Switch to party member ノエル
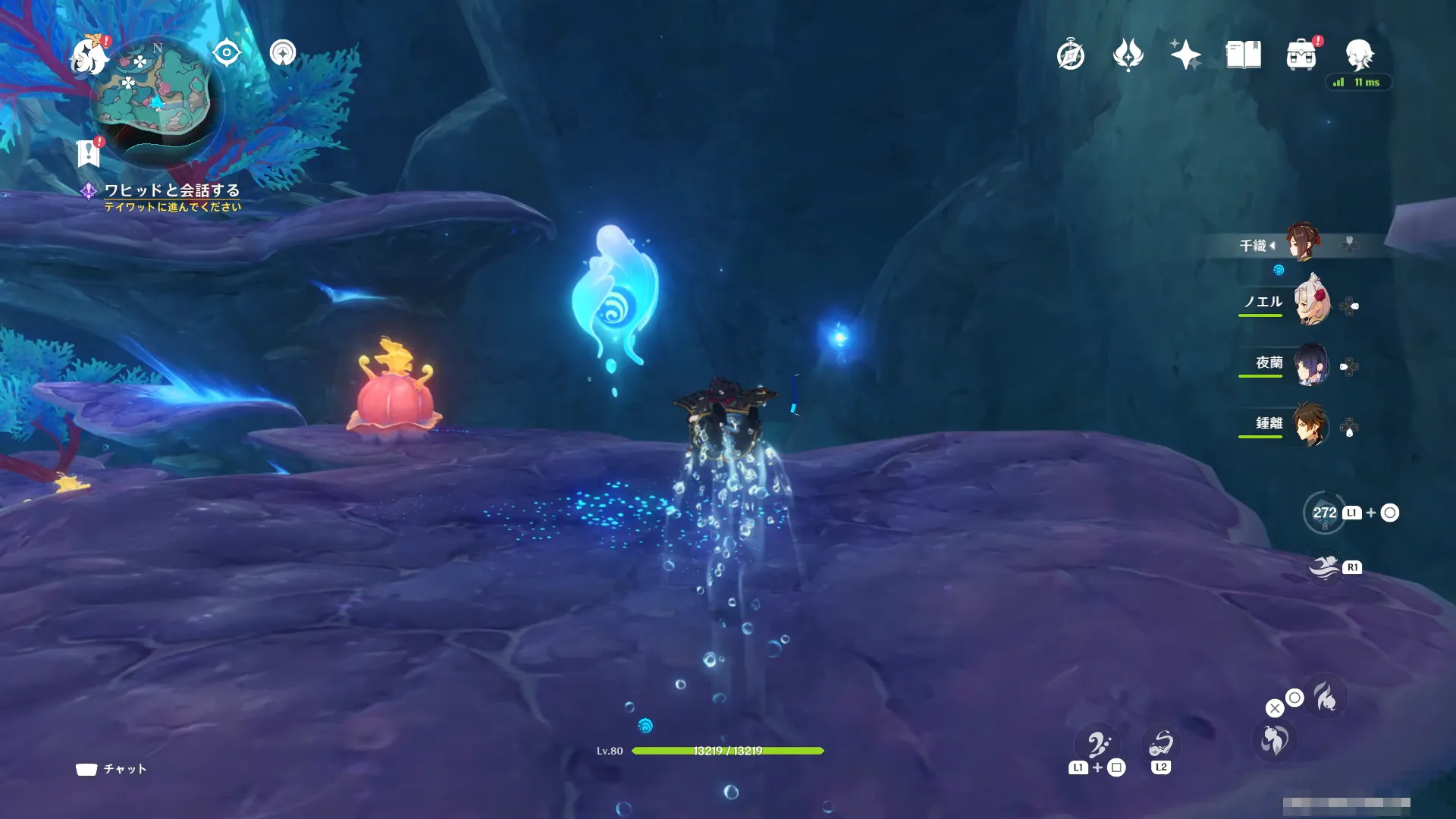The image size is (1456, 819). click(1311, 303)
